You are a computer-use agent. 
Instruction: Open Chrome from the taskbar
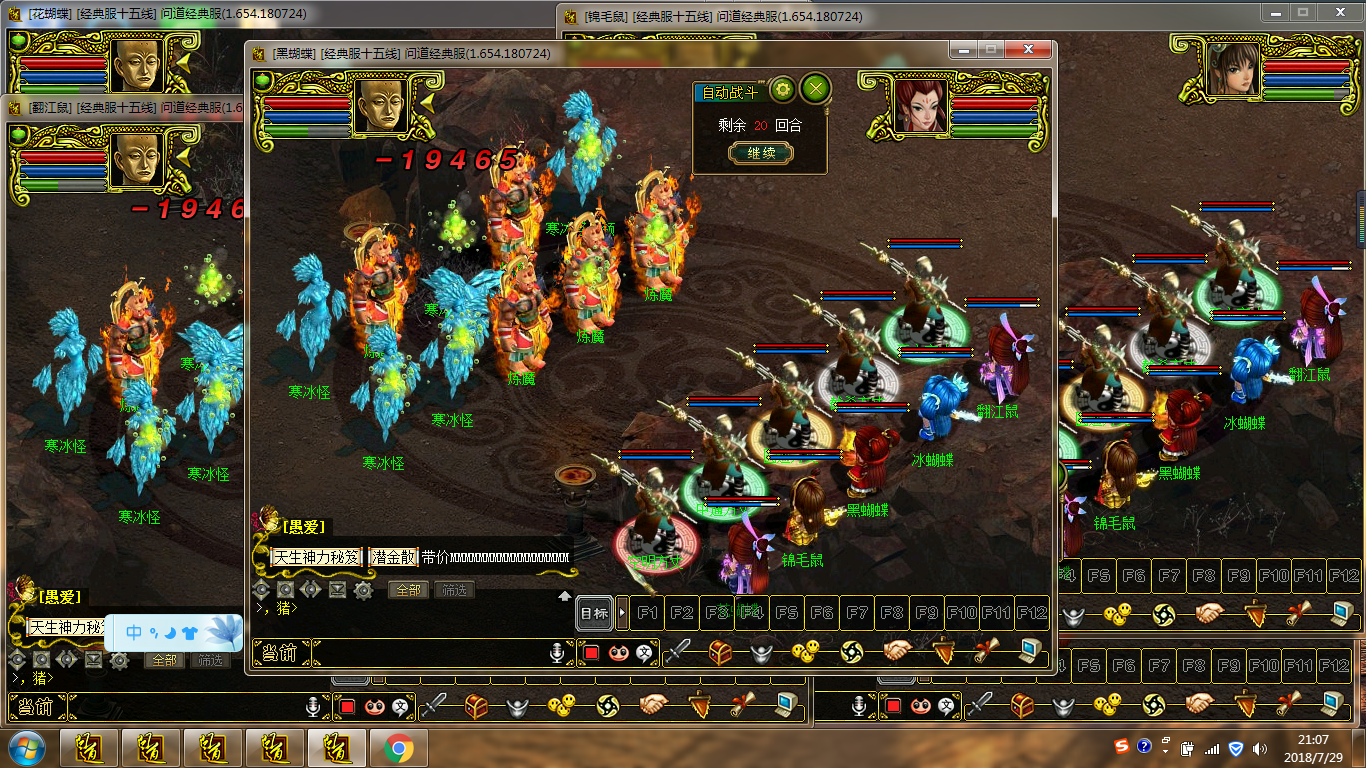click(x=399, y=748)
